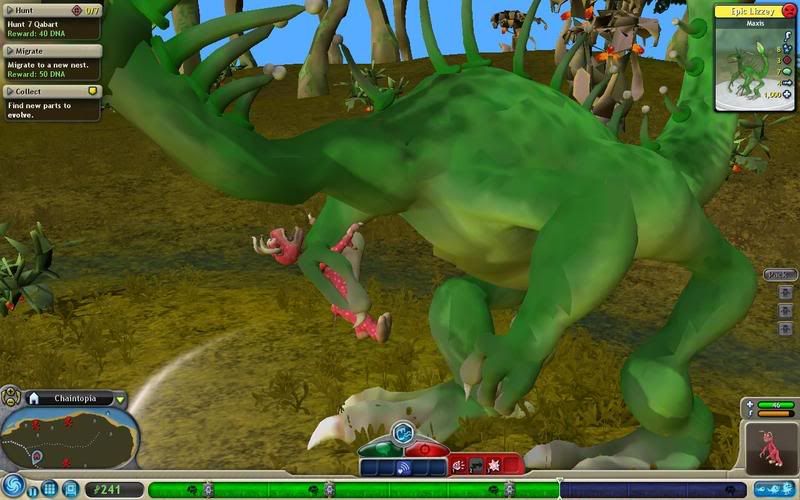Click the home nest icon beside Chaintopia
800x500 pixels.
pos(33,398)
